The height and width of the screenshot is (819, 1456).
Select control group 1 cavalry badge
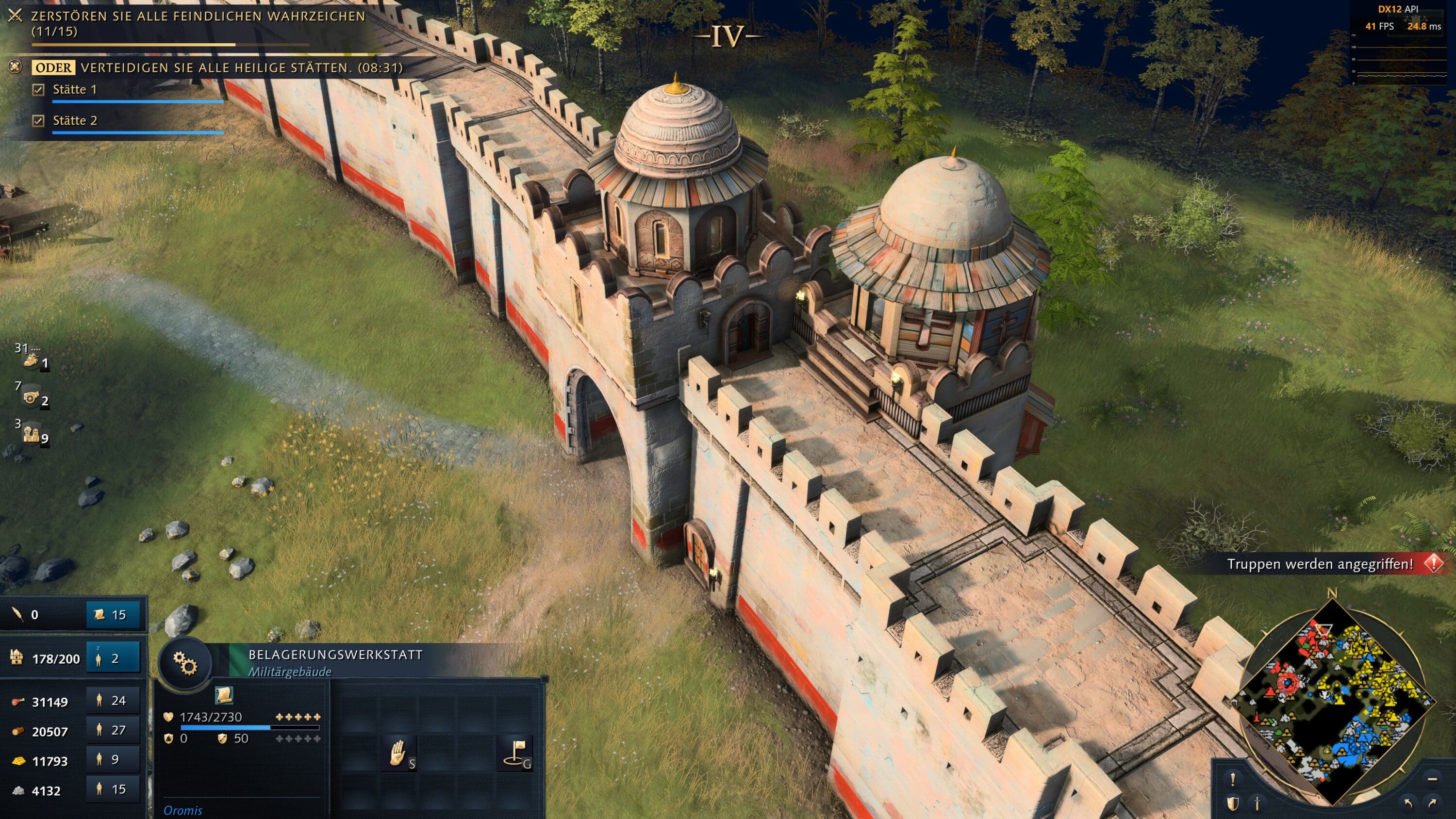pos(33,360)
